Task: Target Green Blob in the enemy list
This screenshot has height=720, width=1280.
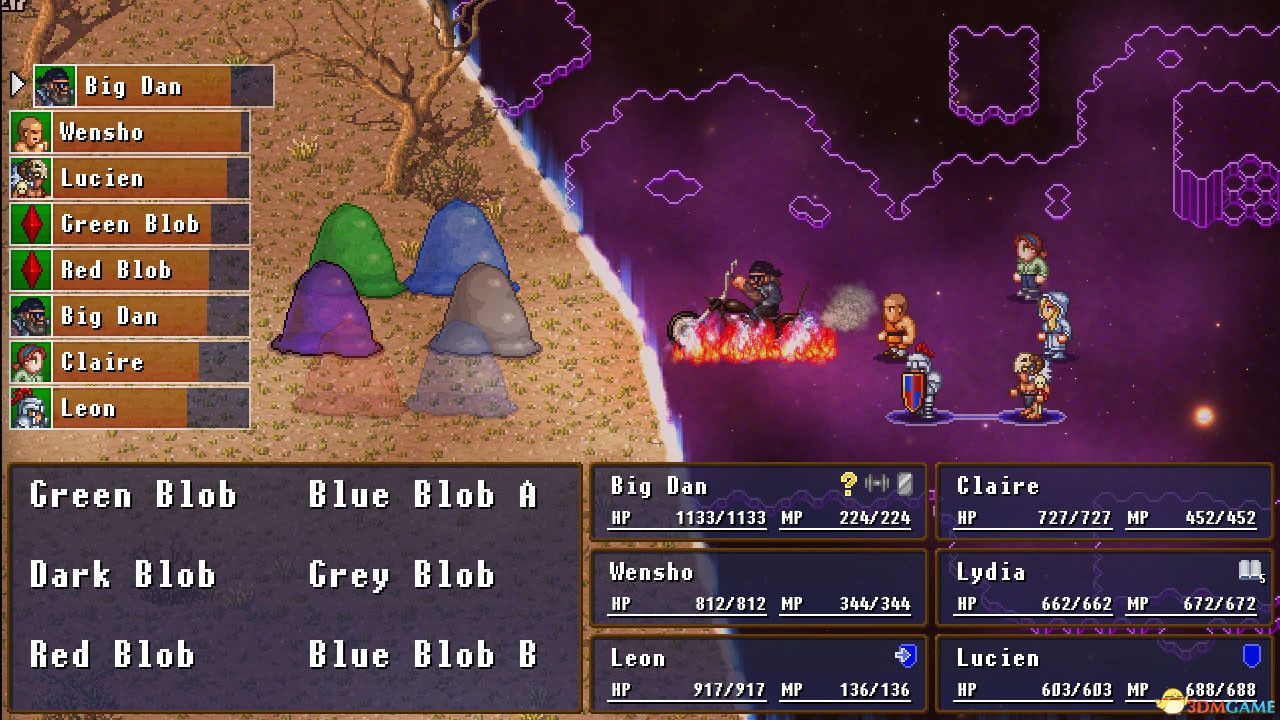Action: tap(133, 495)
